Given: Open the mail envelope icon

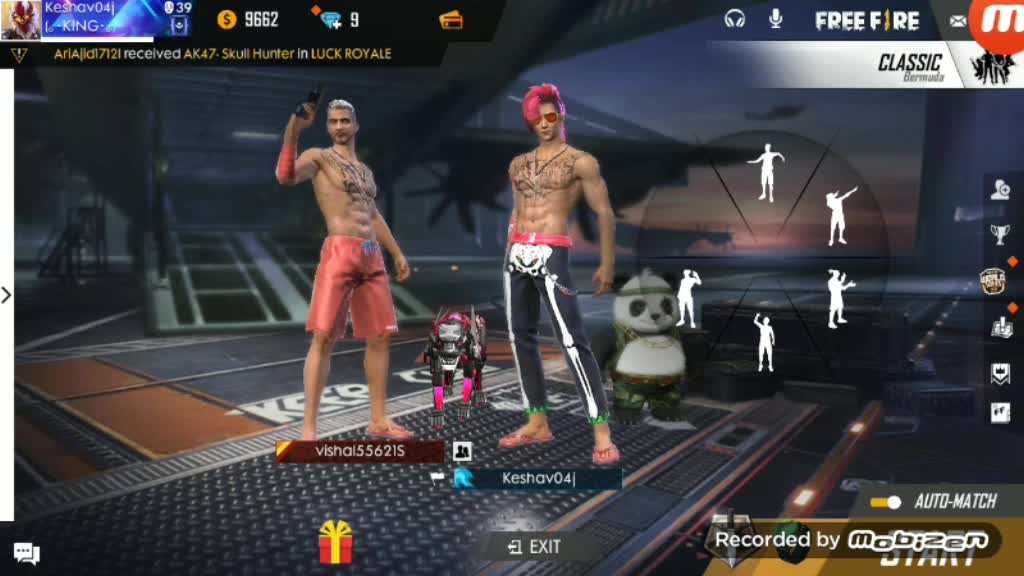Looking at the screenshot, I should pyautogui.click(x=958, y=21).
